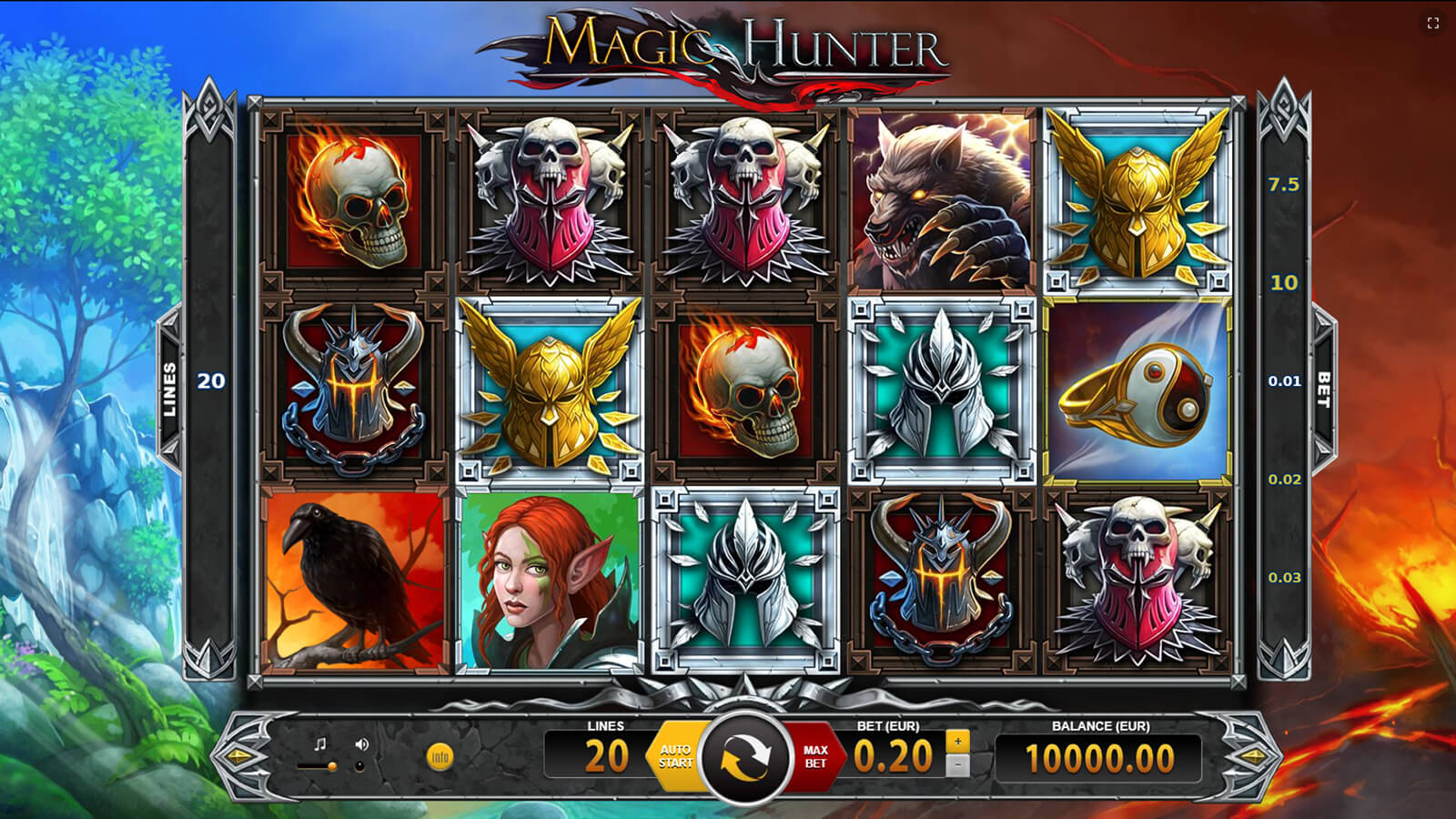
Task: Choose the 0.03 bet value
Action: point(1284,578)
